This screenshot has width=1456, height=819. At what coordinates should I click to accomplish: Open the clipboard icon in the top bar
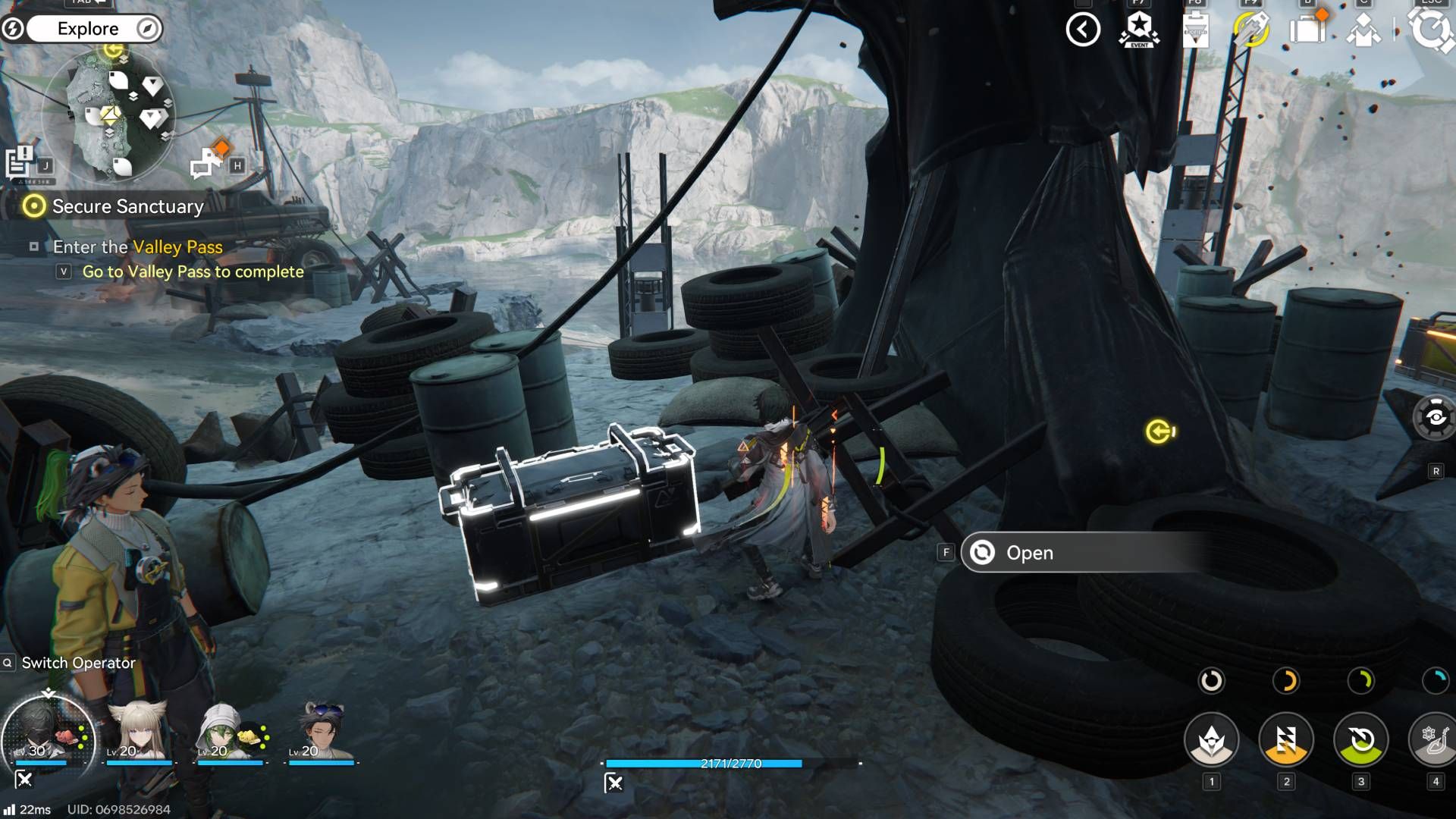point(1195,30)
